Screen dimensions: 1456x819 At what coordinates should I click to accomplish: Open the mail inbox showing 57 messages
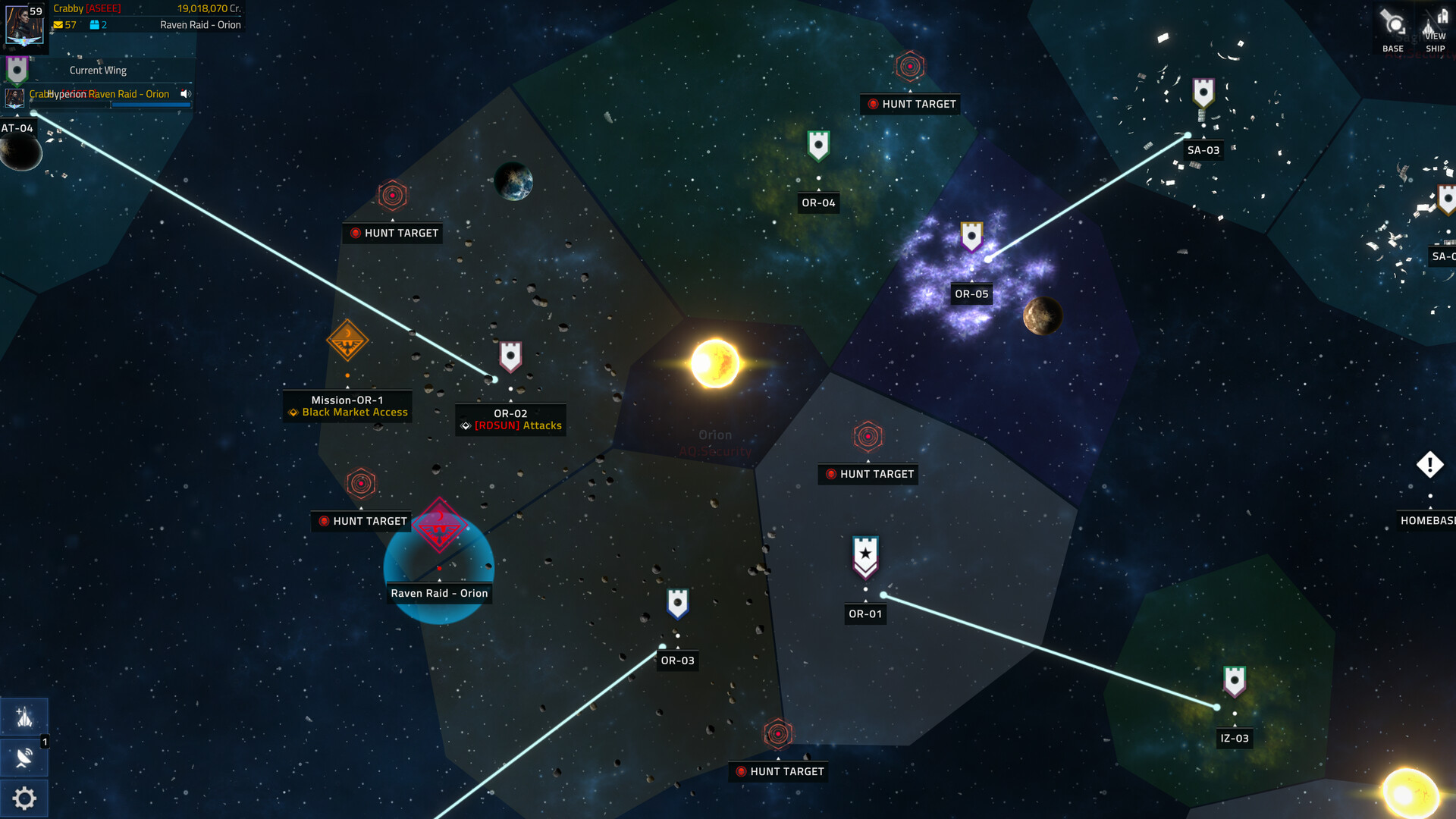pos(59,24)
